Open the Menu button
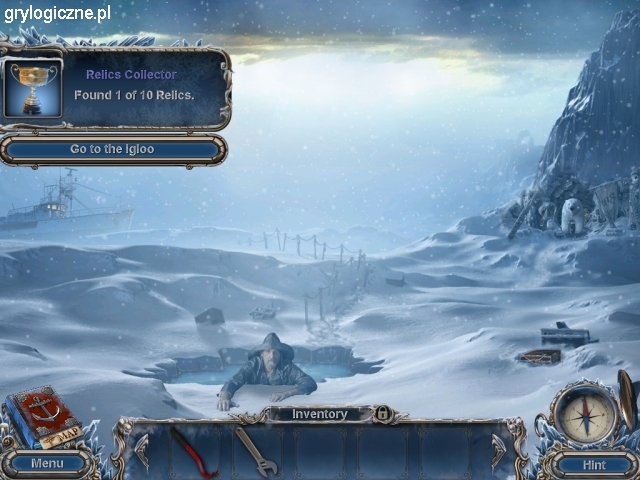This screenshot has height=480, width=640. point(47,463)
